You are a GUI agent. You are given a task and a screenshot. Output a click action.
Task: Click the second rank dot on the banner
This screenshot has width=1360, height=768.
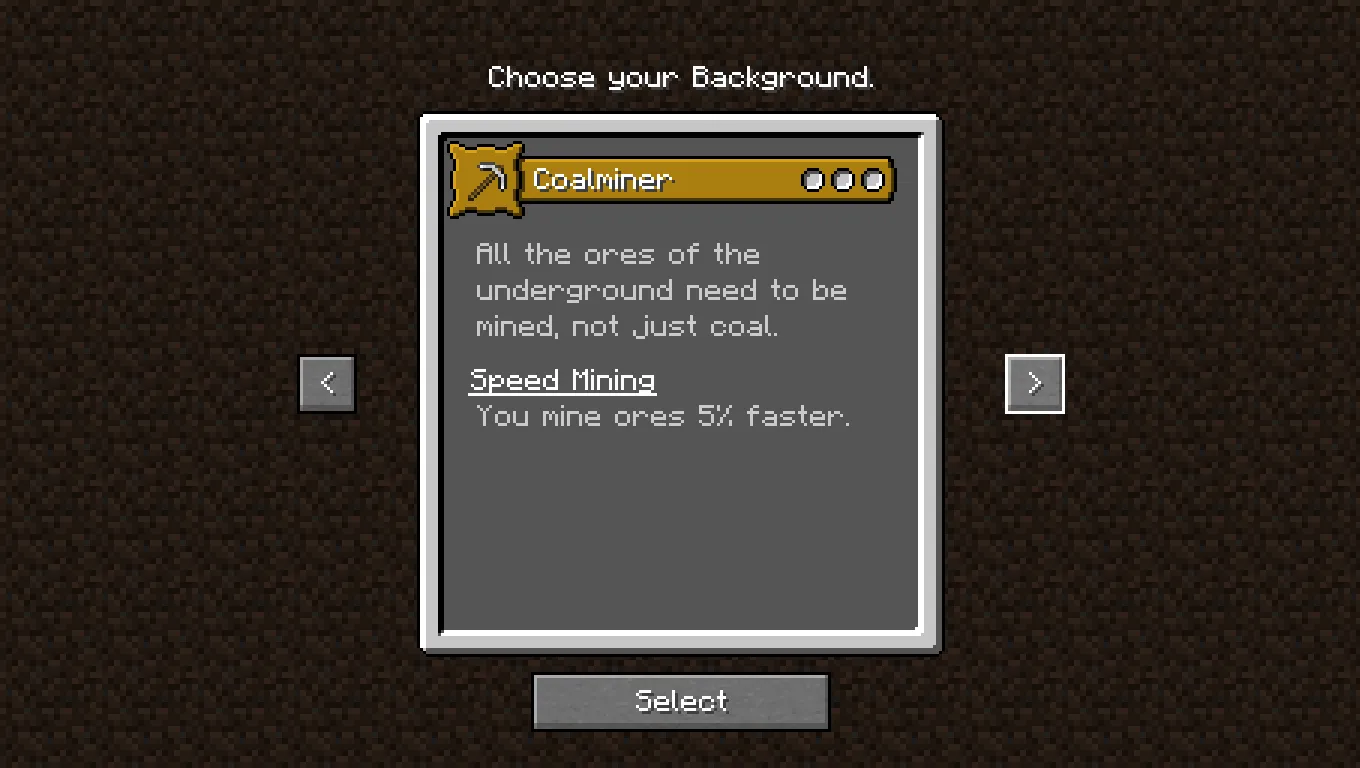(x=843, y=180)
